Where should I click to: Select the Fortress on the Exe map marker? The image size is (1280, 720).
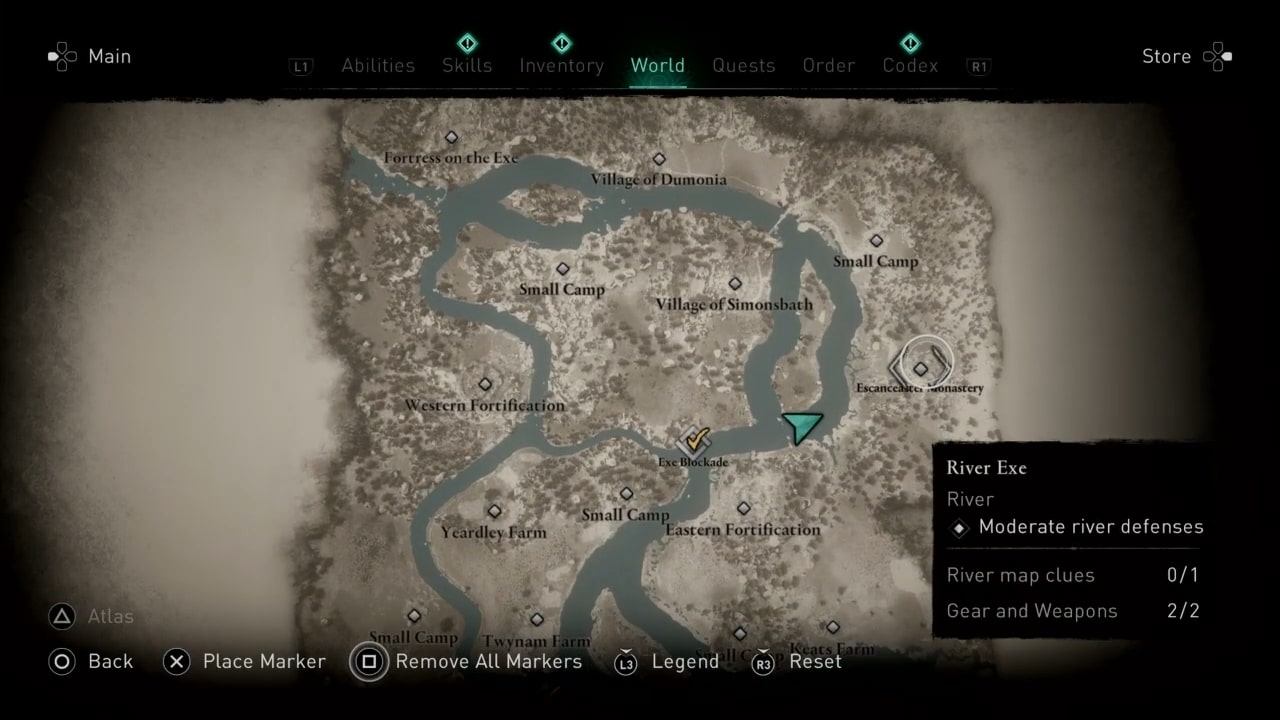click(451, 137)
